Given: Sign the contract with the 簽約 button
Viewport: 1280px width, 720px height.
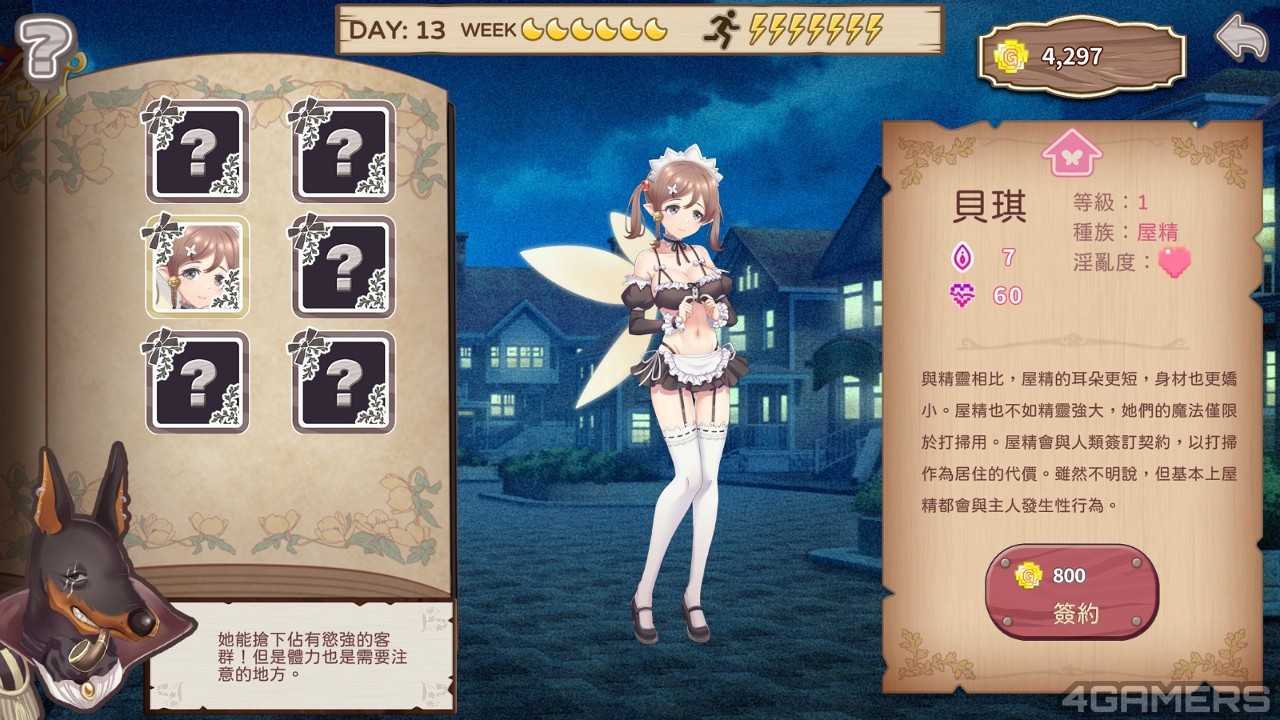Looking at the screenshot, I should coord(1072,593).
